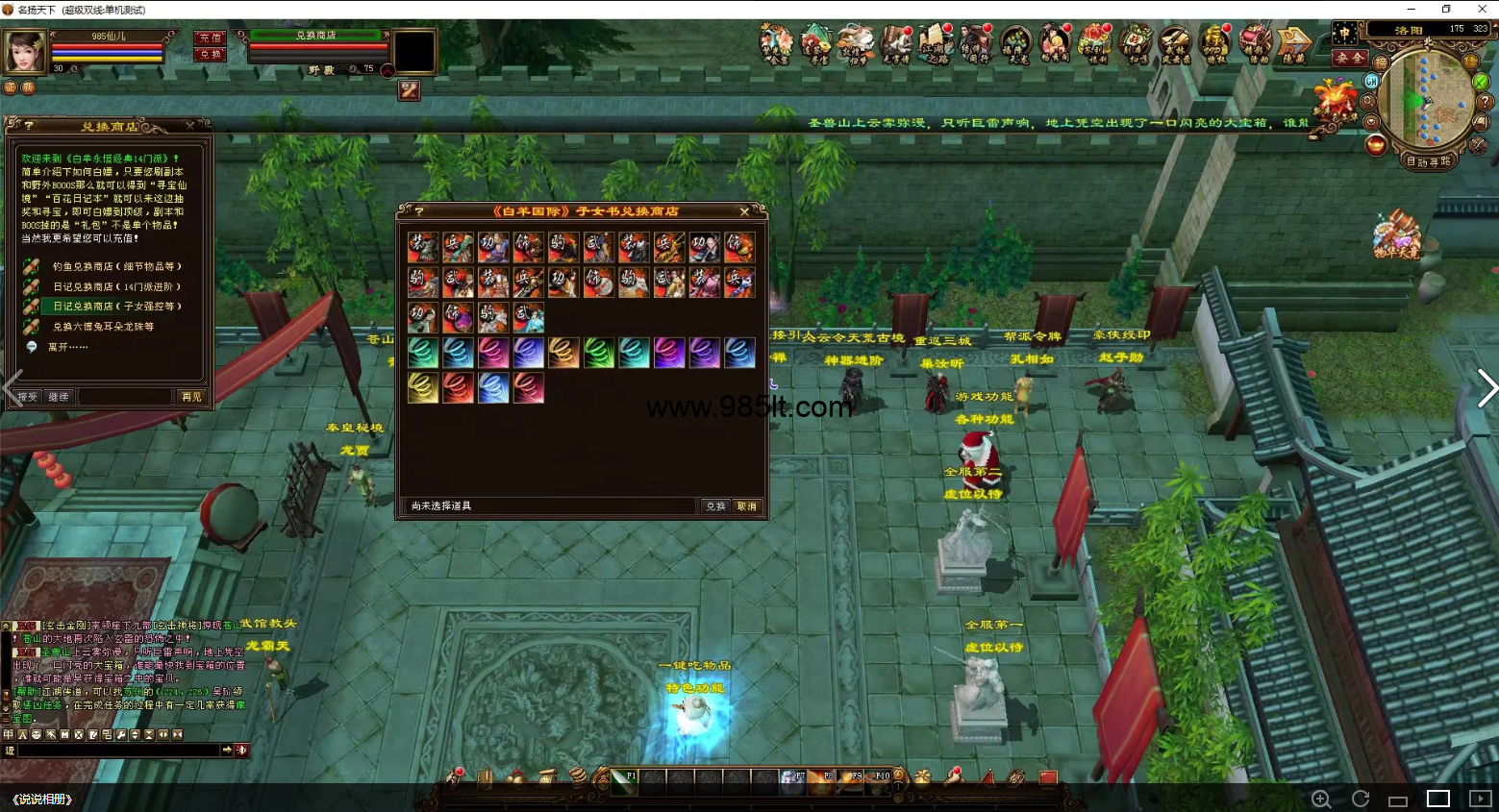Choose the 离开 leave option
The image size is (1499, 812).
coord(67,347)
